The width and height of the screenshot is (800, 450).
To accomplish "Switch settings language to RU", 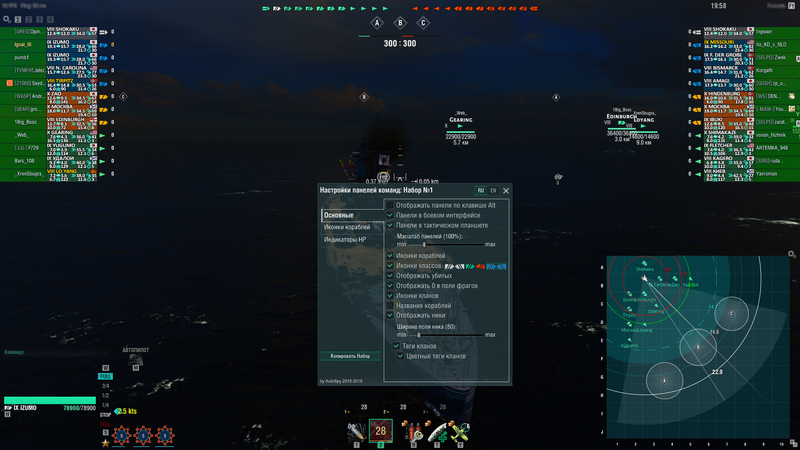I will pos(480,190).
